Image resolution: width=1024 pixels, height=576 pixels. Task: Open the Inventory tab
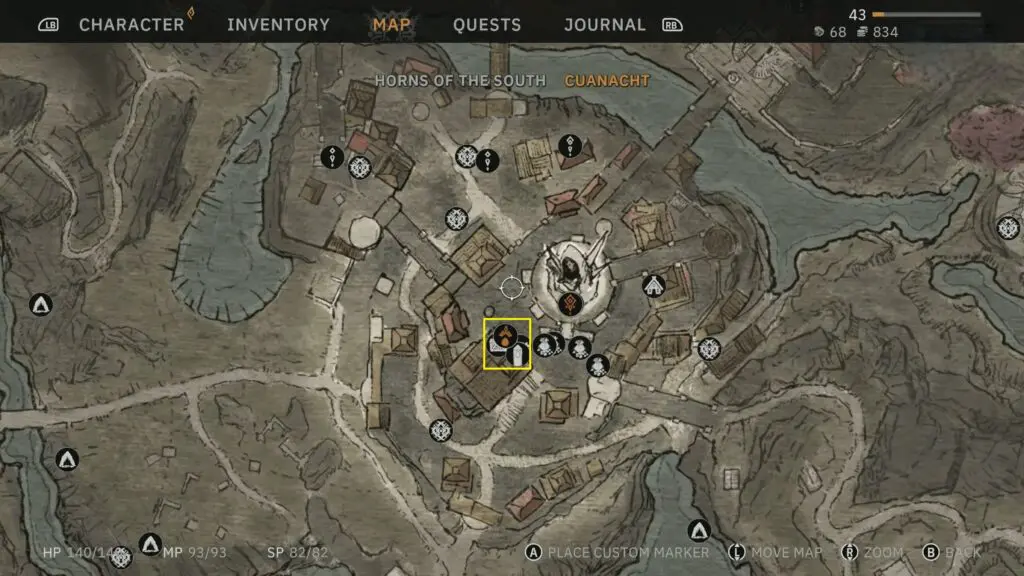278,25
